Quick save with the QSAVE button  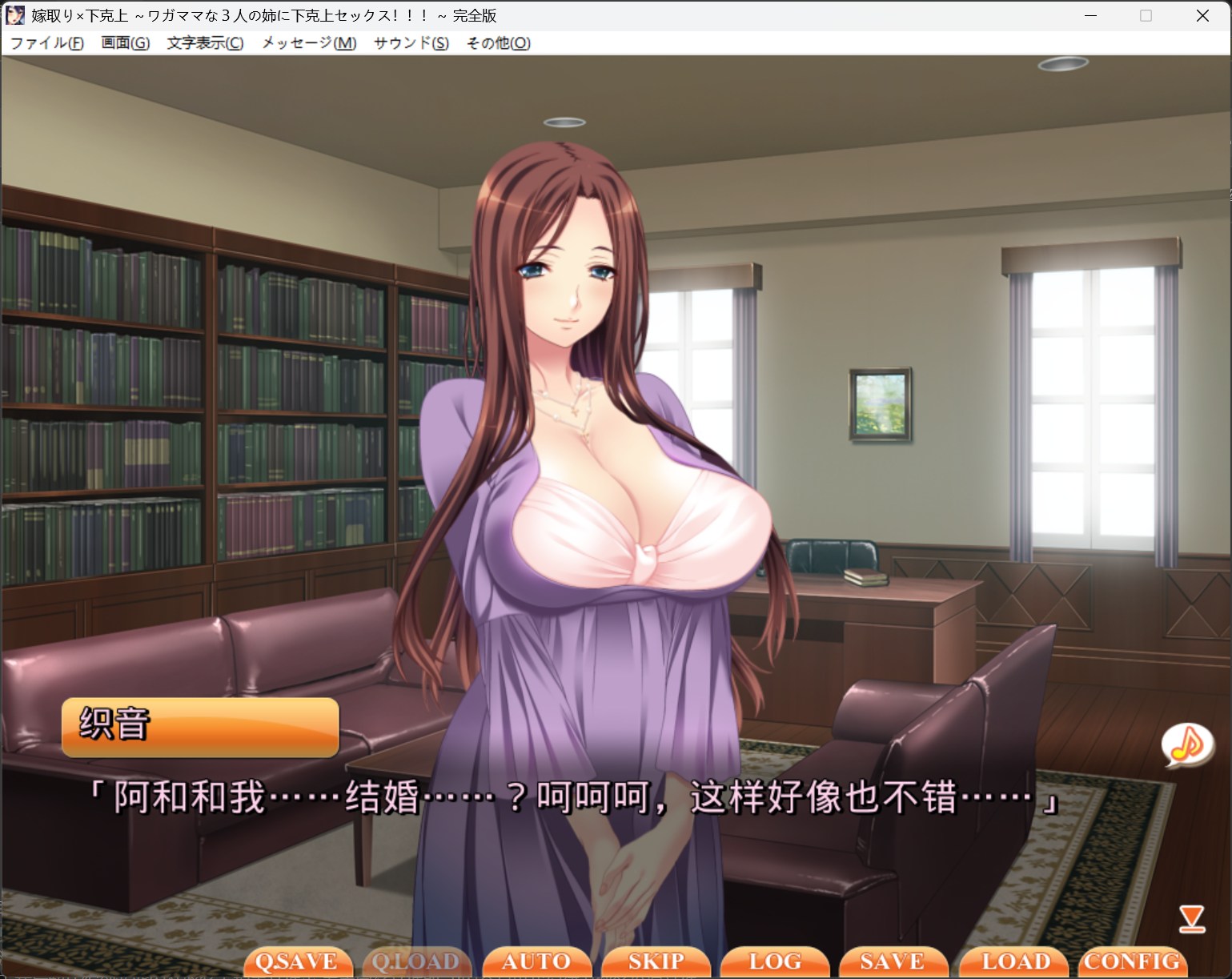[x=297, y=961]
